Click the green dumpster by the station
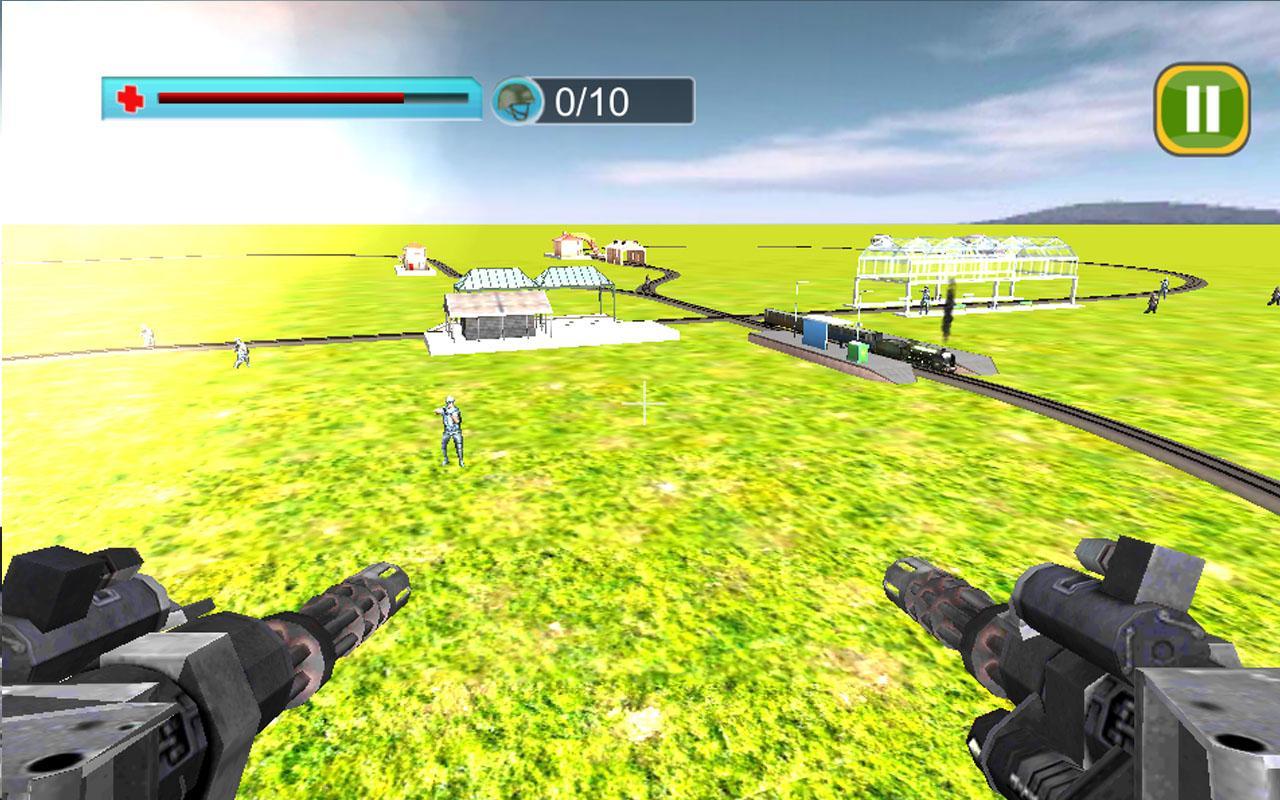The width and height of the screenshot is (1280, 800). [856, 350]
